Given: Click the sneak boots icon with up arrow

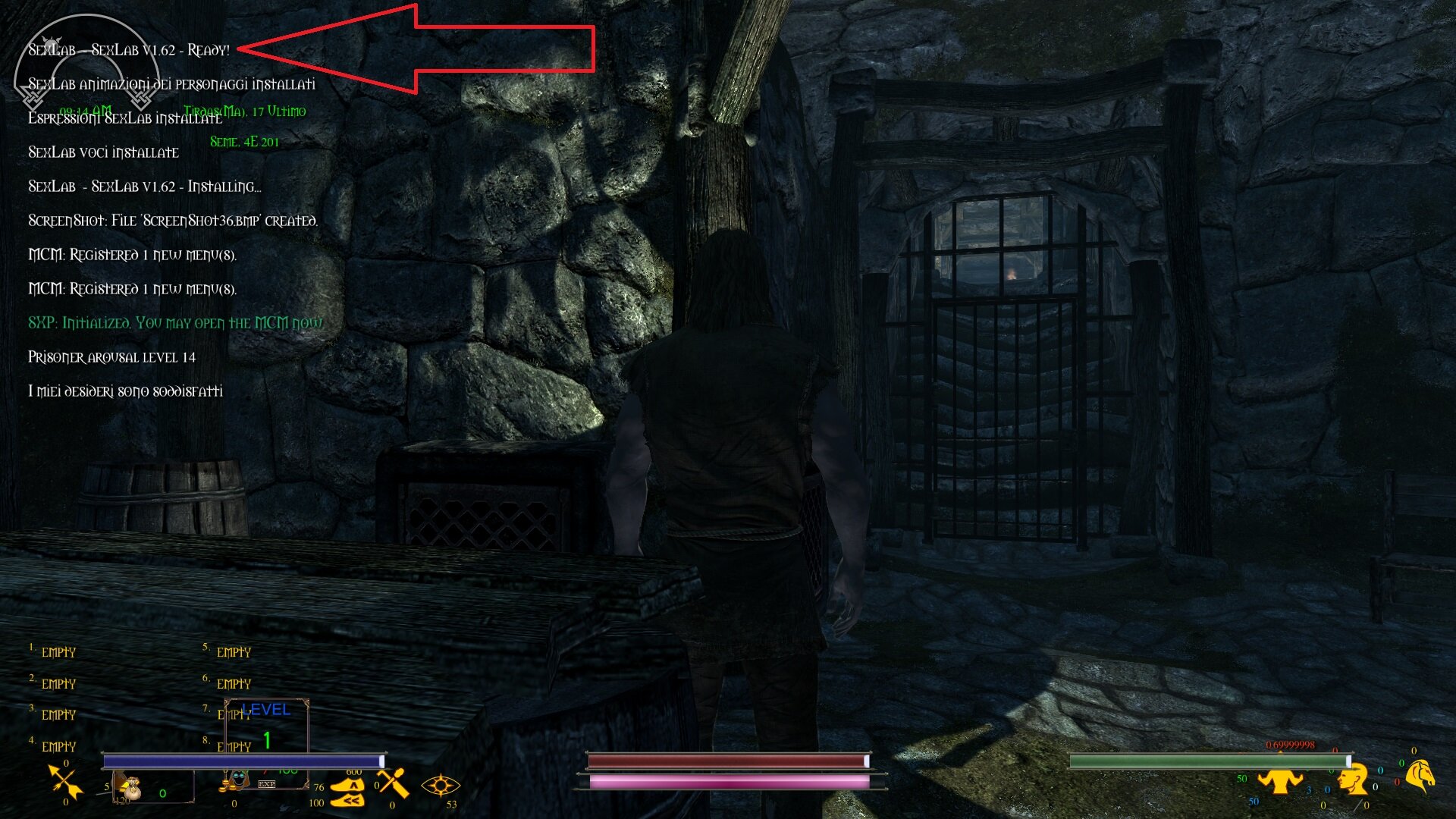Looking at the screenshot, I should (x=347, y=785).
